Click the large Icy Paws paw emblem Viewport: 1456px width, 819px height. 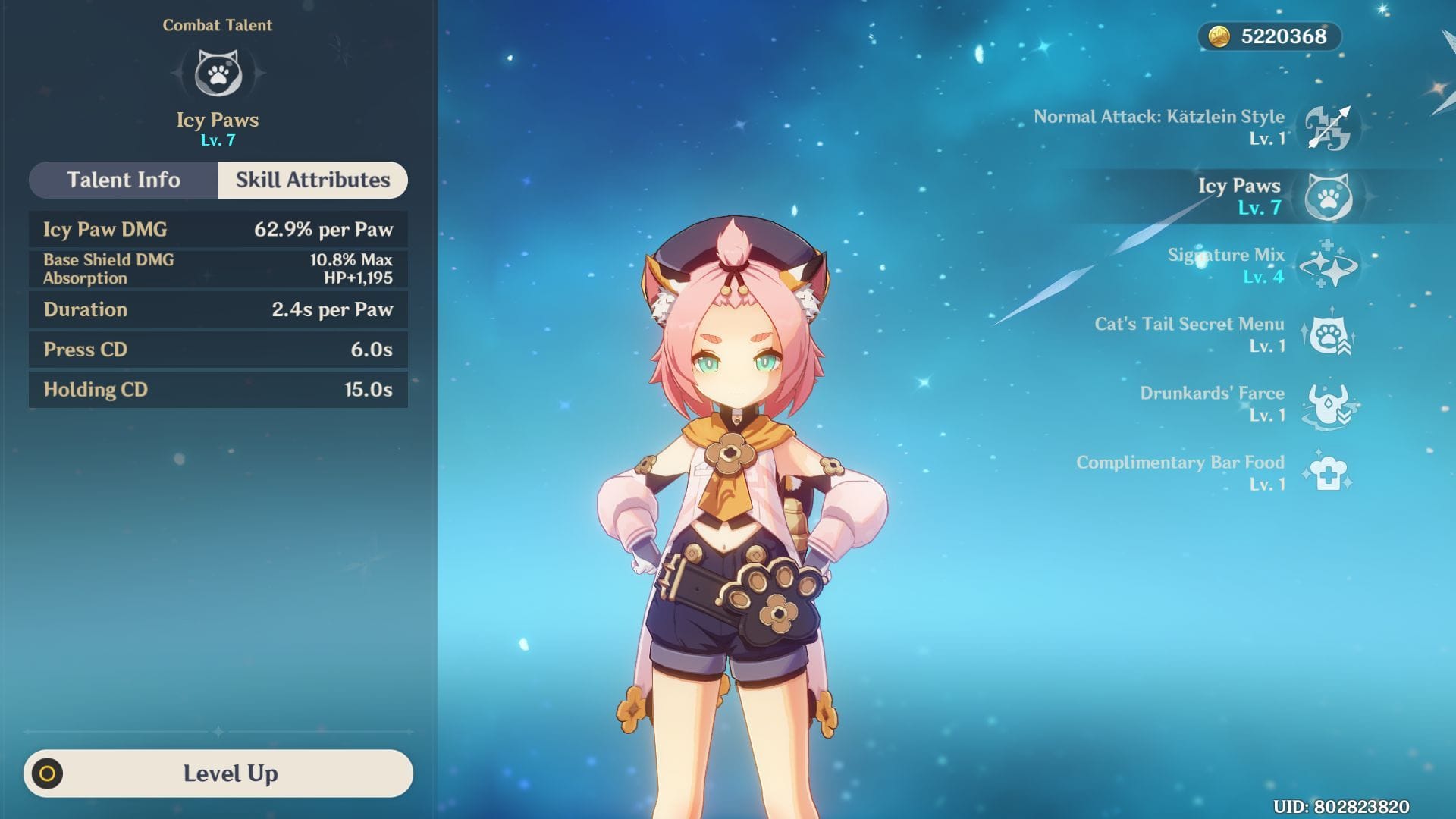[218, 74]
